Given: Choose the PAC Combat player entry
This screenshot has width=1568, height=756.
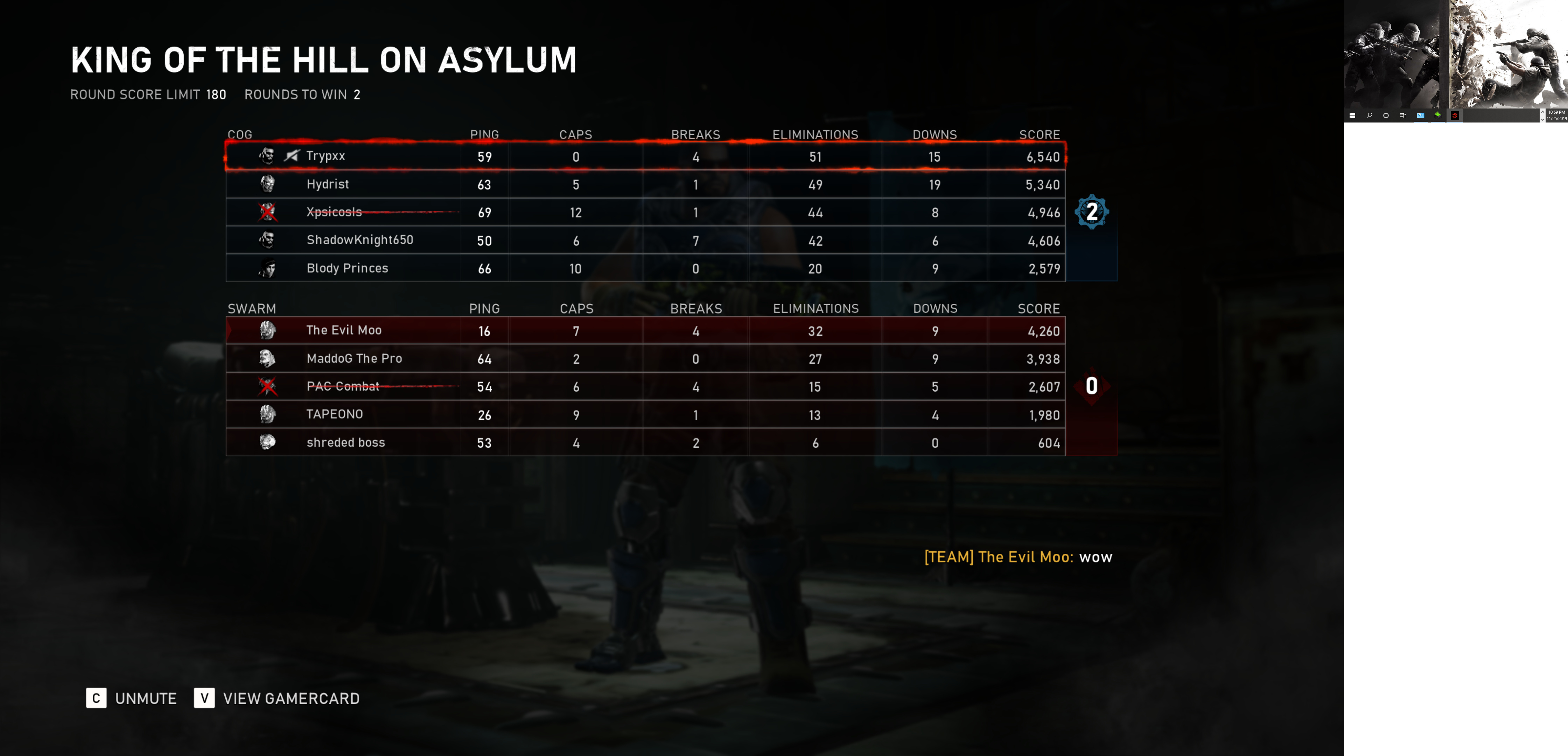Looking at the screenshot, I should (x=645, y=386).
